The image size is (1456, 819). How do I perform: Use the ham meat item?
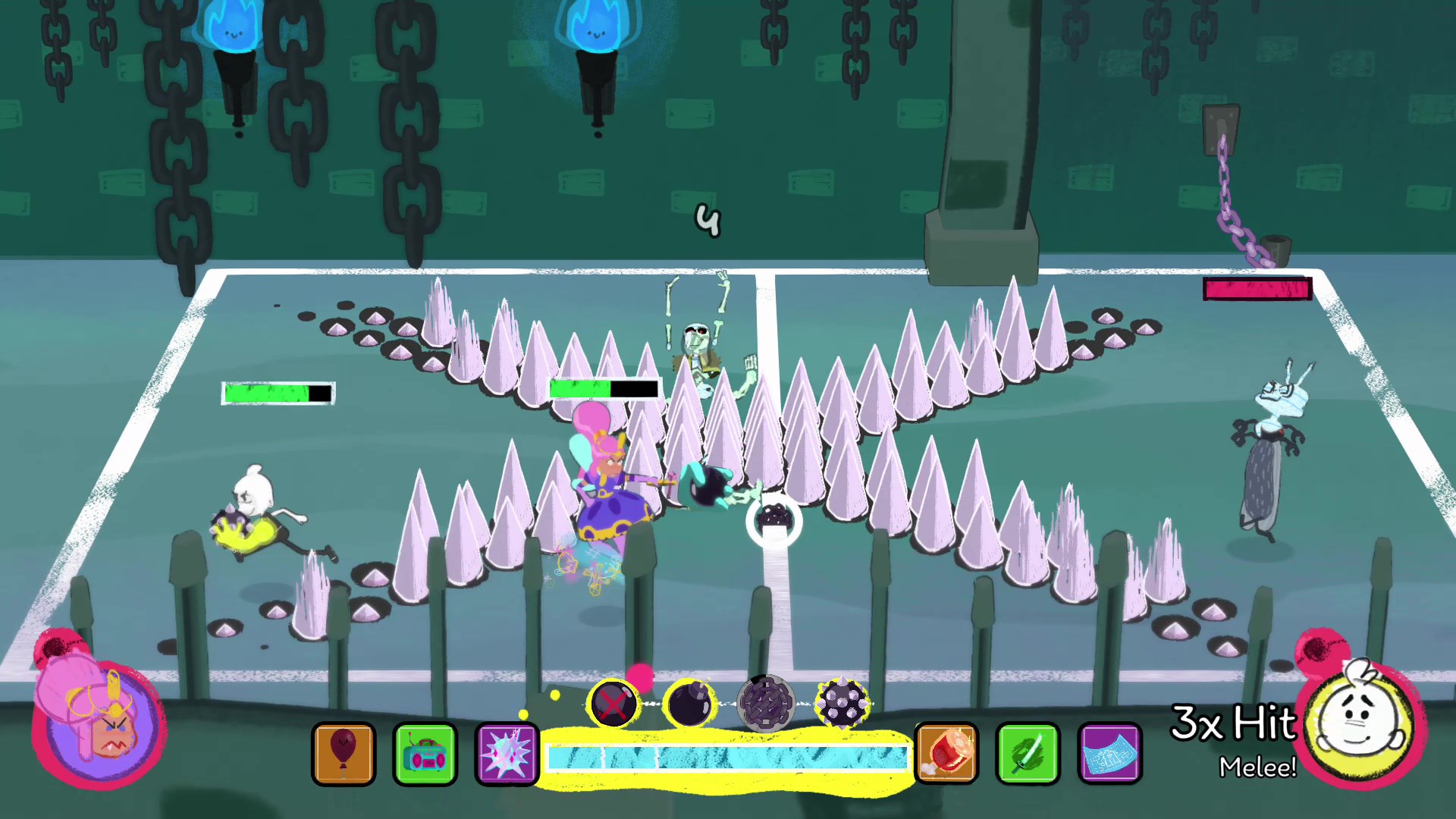(946, 754)
